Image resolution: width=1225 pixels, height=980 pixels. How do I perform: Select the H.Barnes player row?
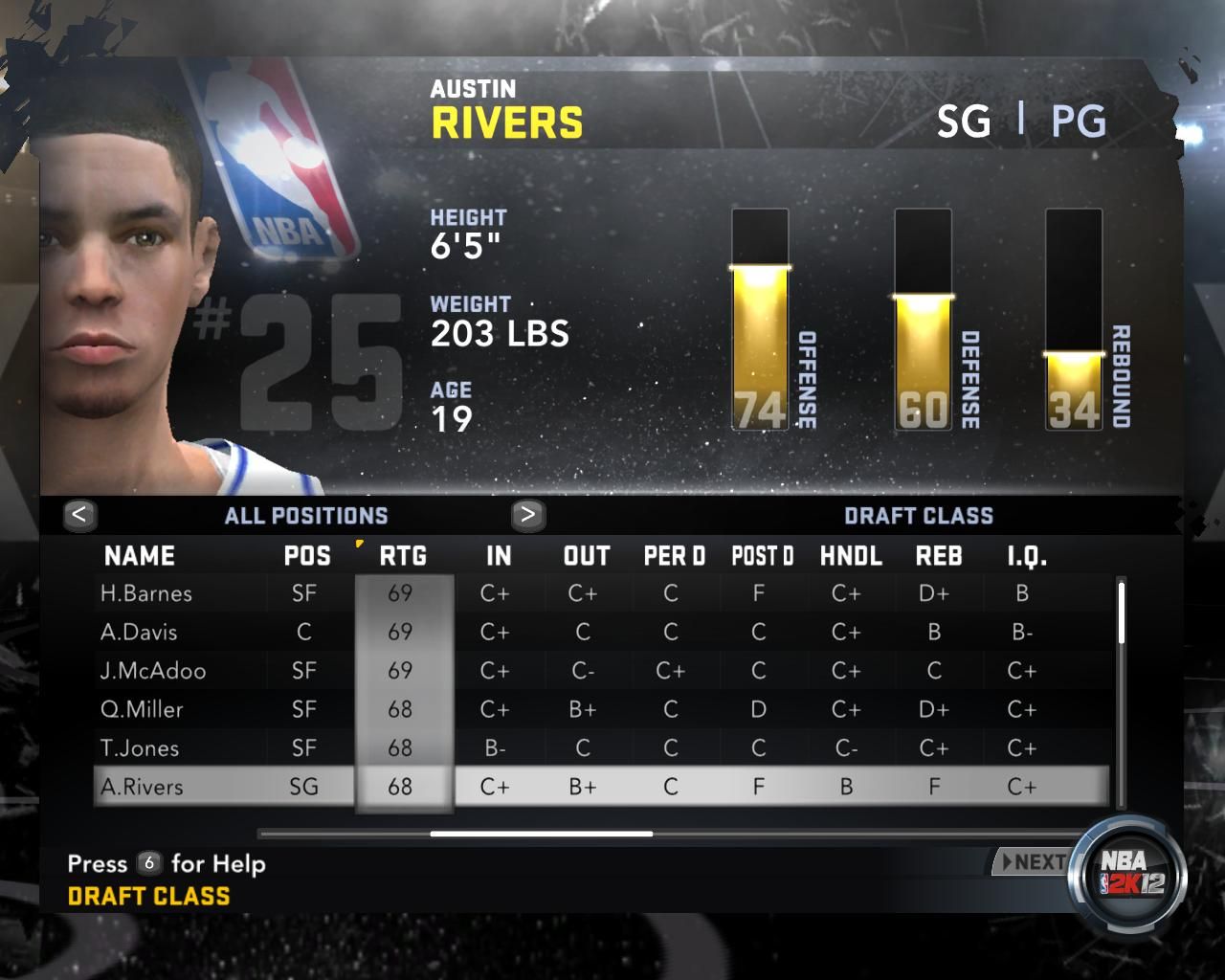(146, 593)
